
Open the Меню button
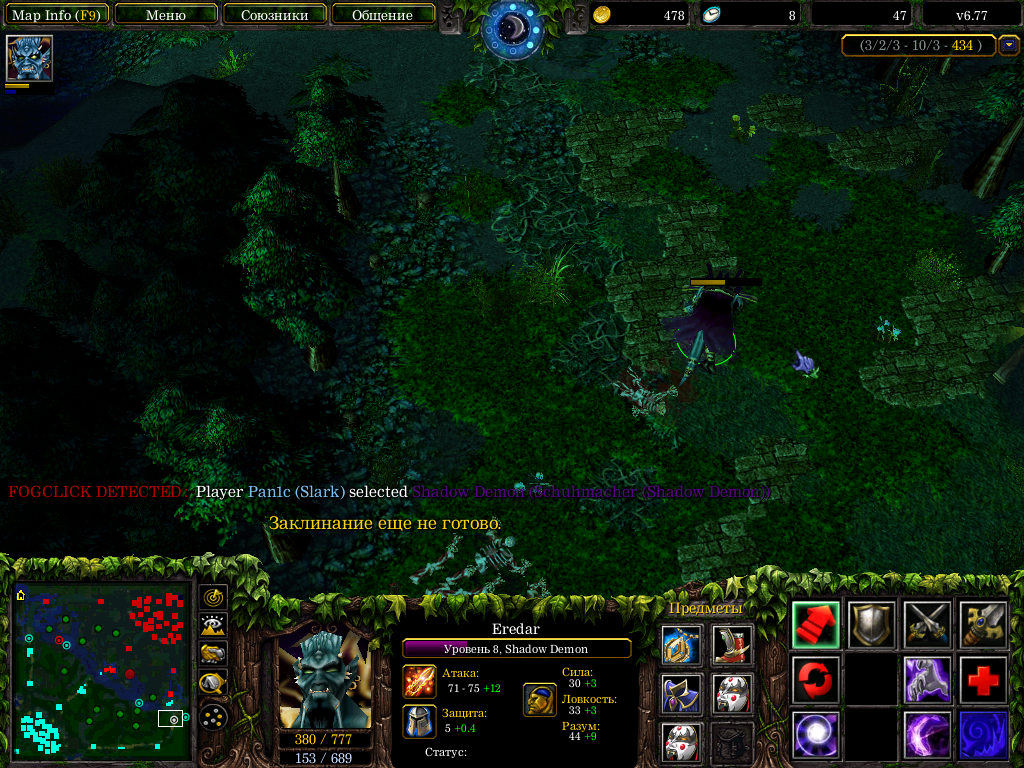[x=166, y=15]
